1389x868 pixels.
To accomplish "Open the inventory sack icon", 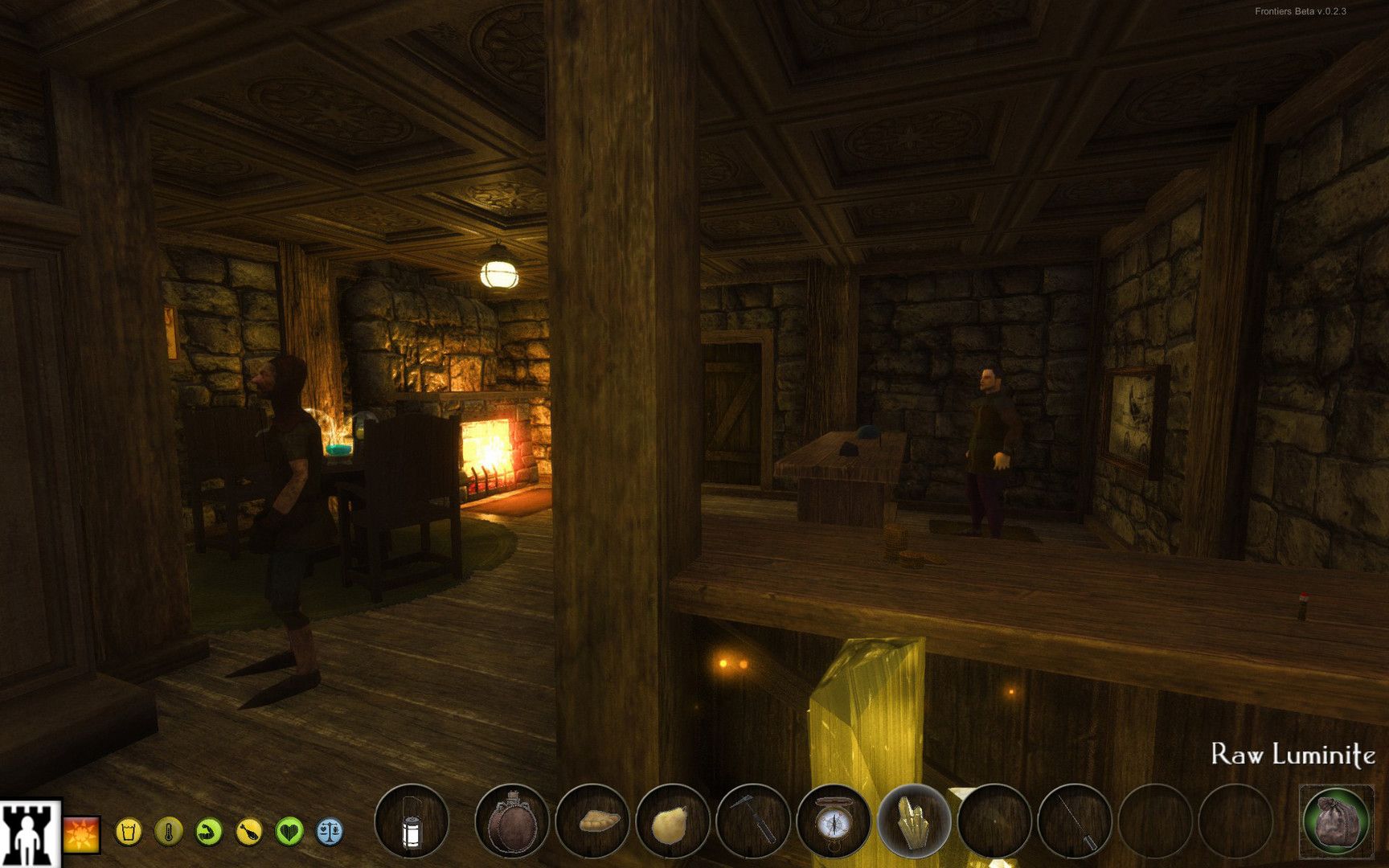I will click(x=1336, y=822).
